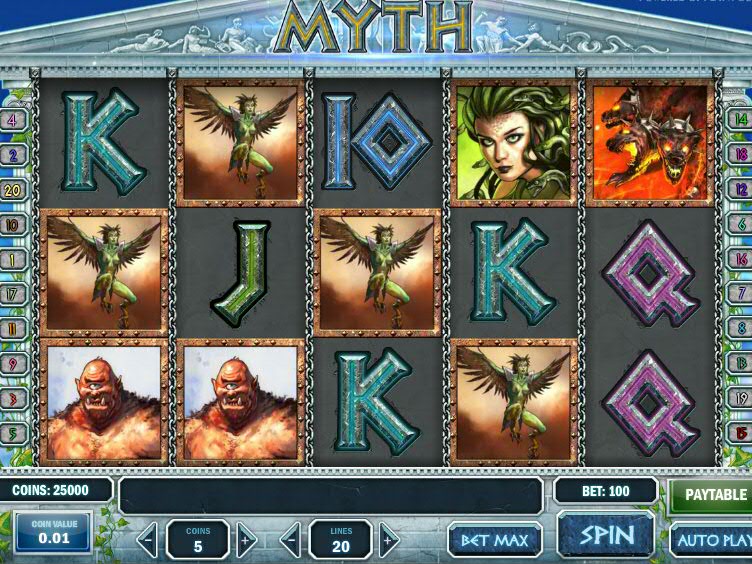Activate payline marker 19
This screenshot has height=564, width=752.
[x=741, y=398]
